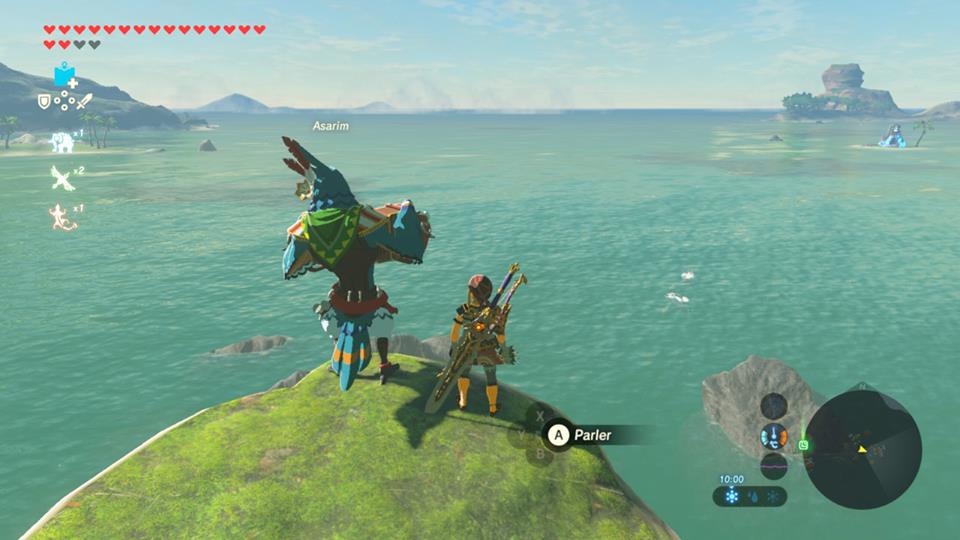Screen dimensions: 960x540
Task: Select the Sheikah sensor circle above the thermometer
Action: [773, 406]
